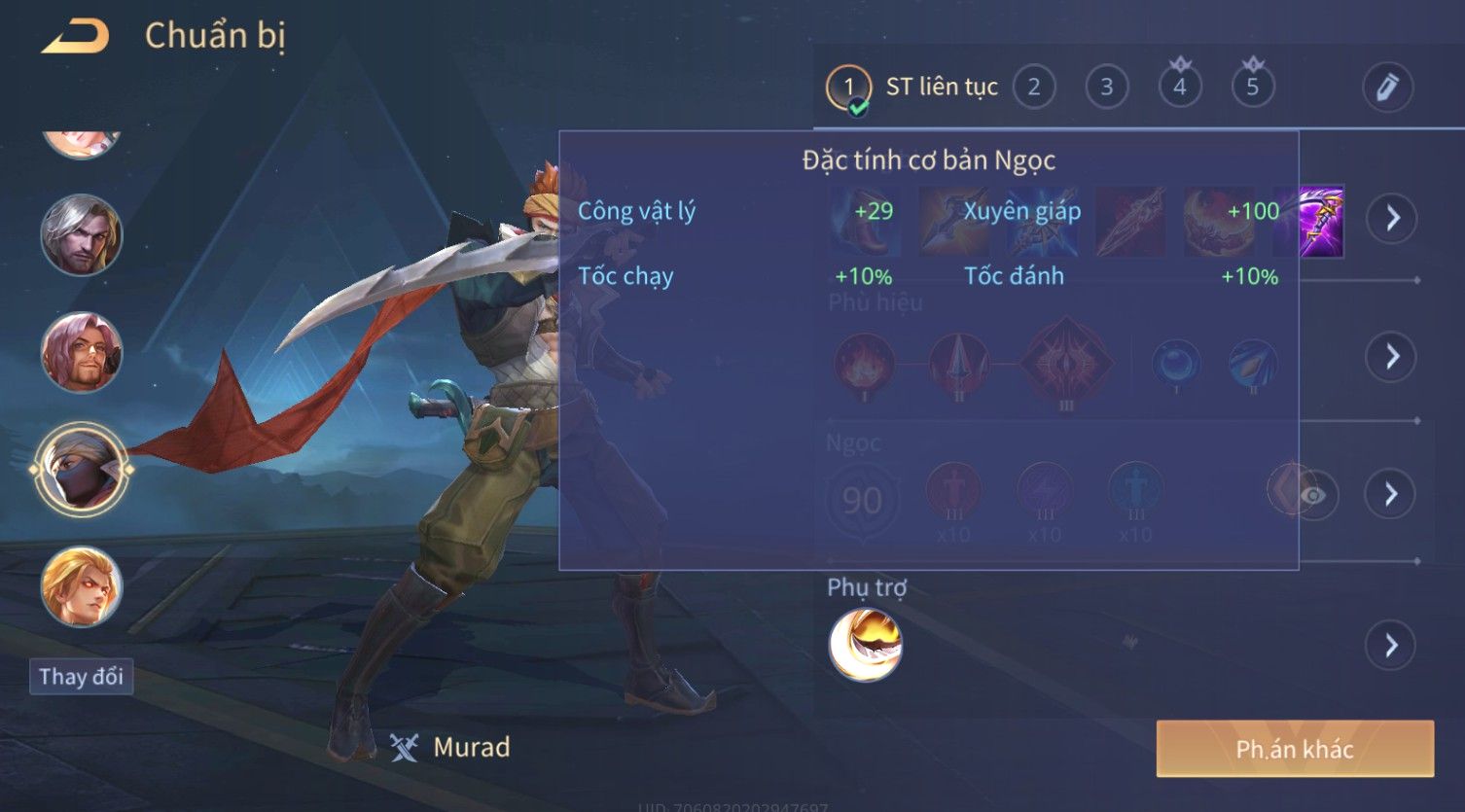The width and height of the screenshot is (1465, 812).
Task: Pick the white-haired hero portrait
Action: [81, 234]
